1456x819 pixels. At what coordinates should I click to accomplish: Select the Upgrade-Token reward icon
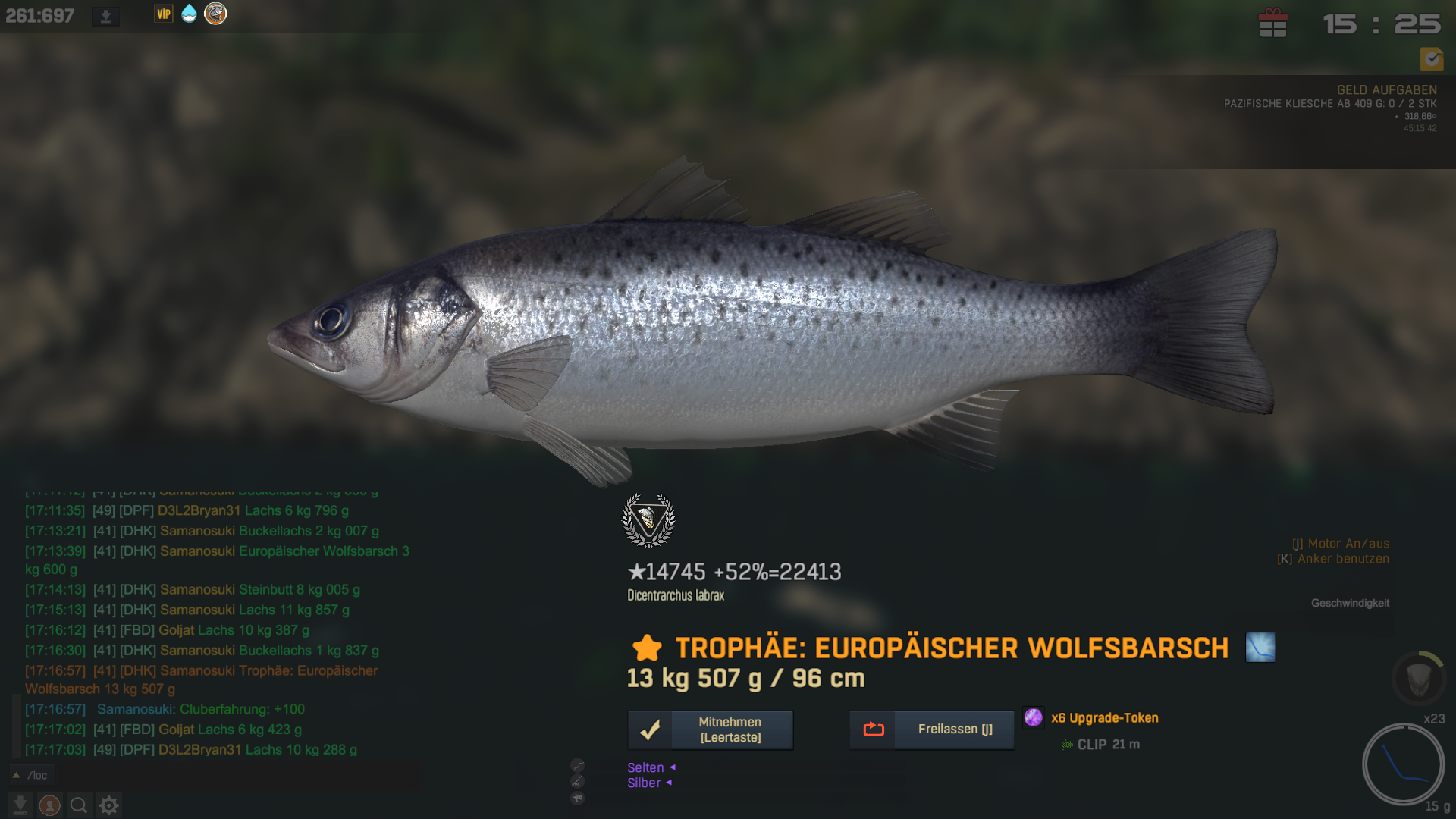1033,717
